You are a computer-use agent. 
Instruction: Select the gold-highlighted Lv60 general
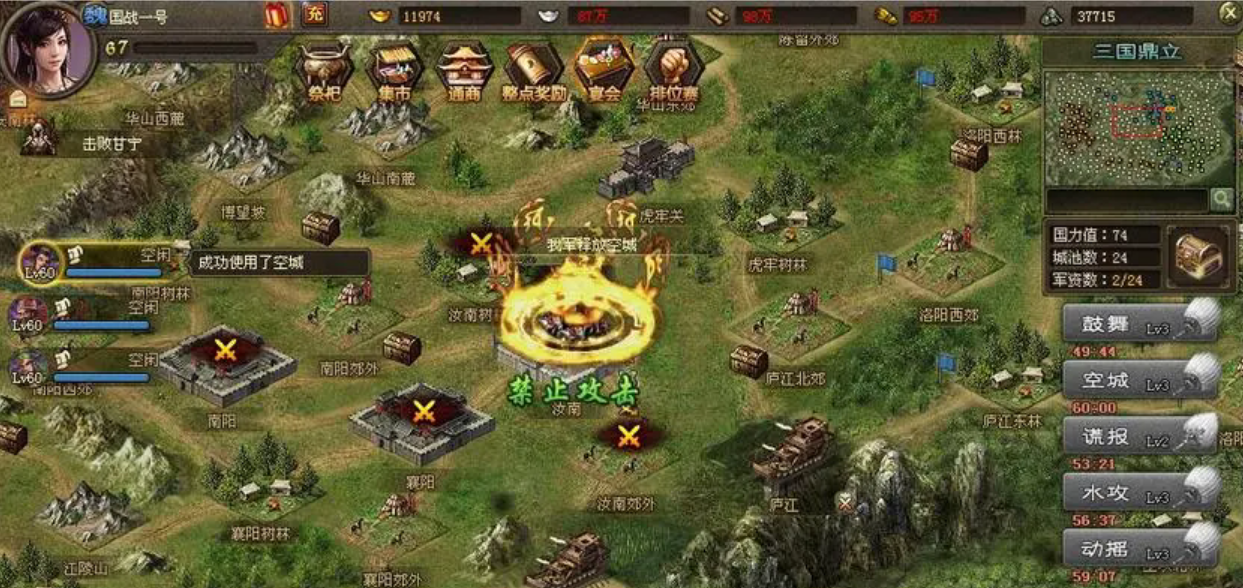point(40,263)
